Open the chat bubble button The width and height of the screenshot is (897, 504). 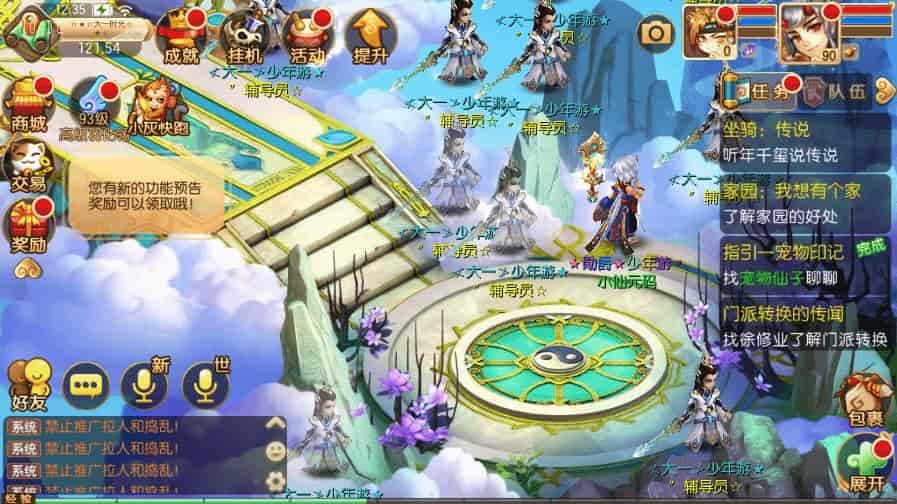(86, 383)
